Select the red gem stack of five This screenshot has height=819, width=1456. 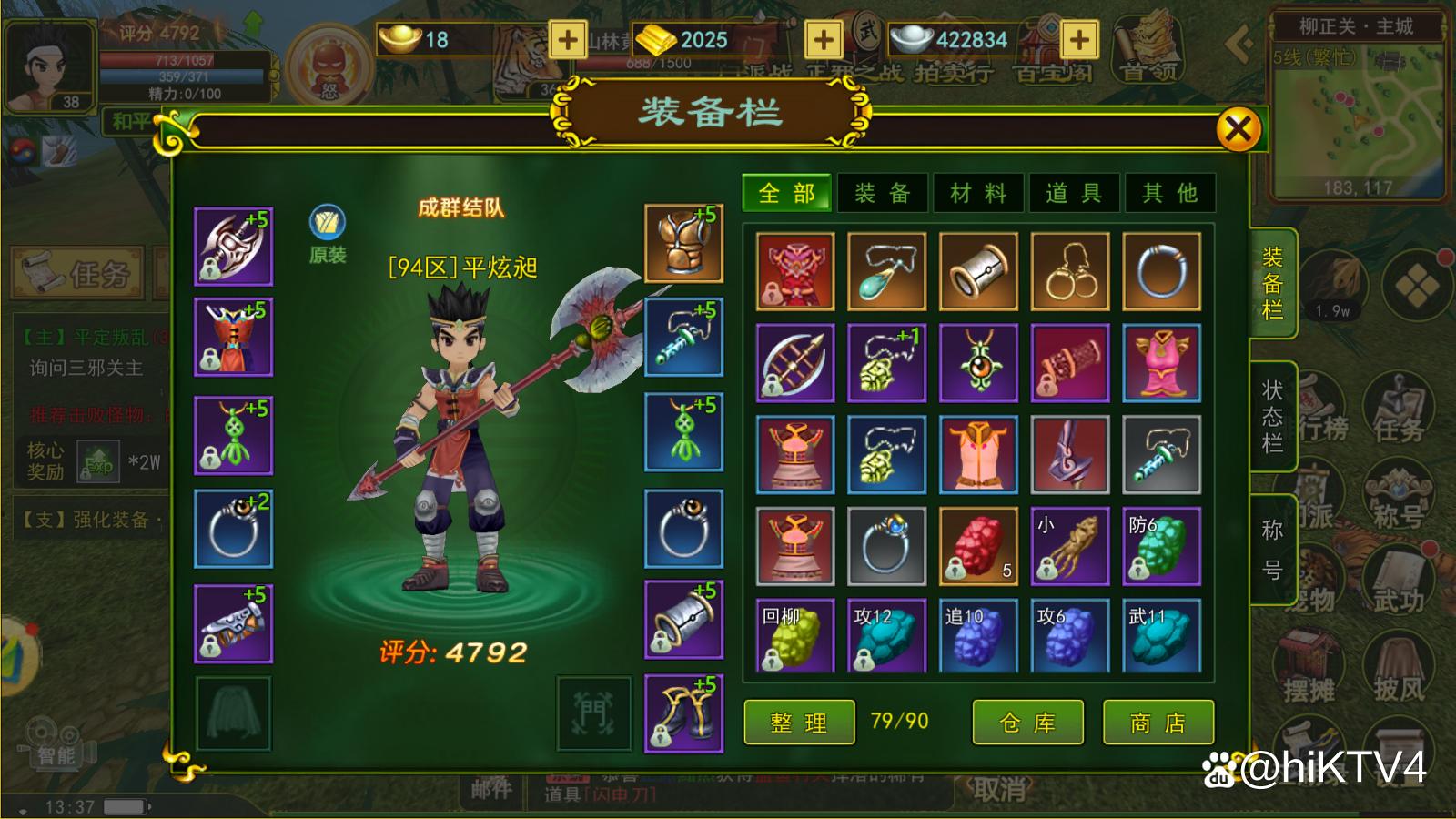978,546
